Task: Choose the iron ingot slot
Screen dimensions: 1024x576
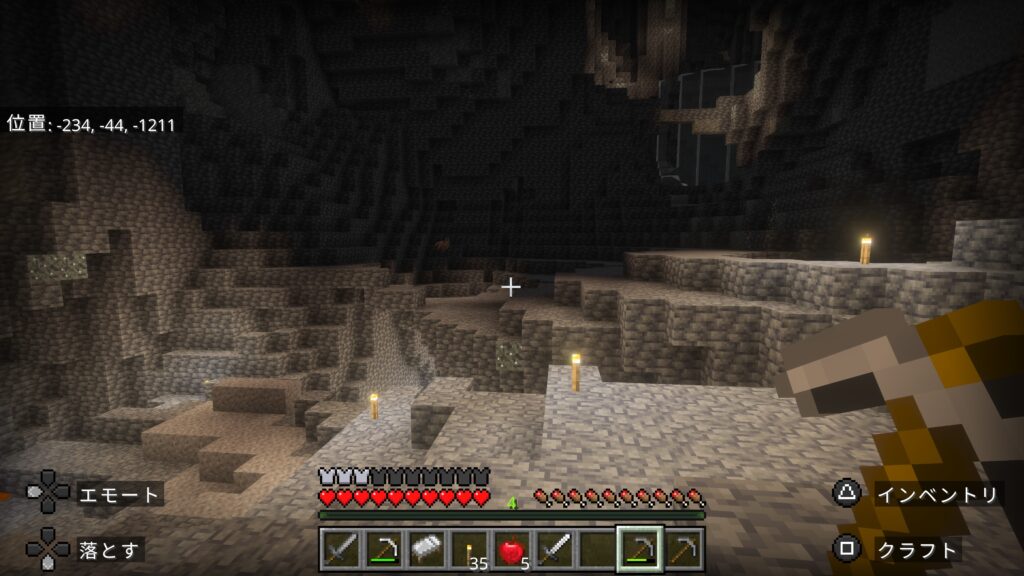Action: (x=425, y=549)
